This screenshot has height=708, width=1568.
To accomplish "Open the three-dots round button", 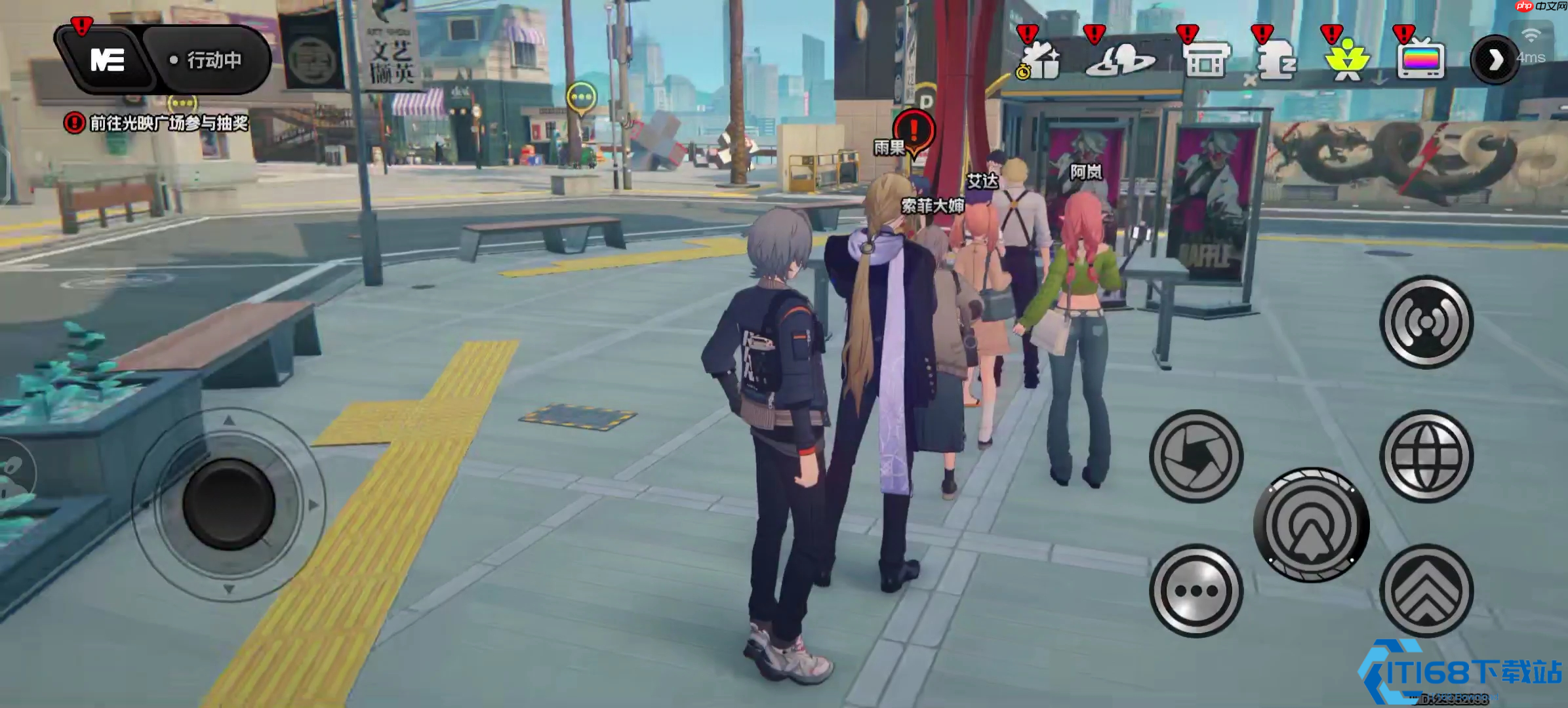I will 1196,591.
